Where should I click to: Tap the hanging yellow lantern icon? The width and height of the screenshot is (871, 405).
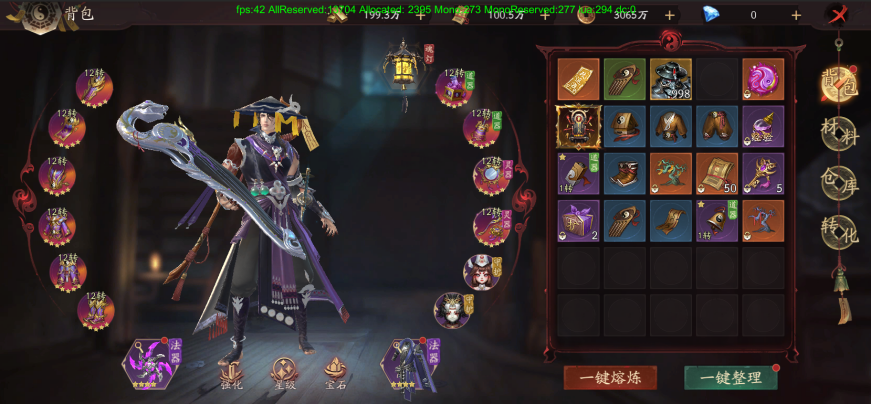pos(404,68)
